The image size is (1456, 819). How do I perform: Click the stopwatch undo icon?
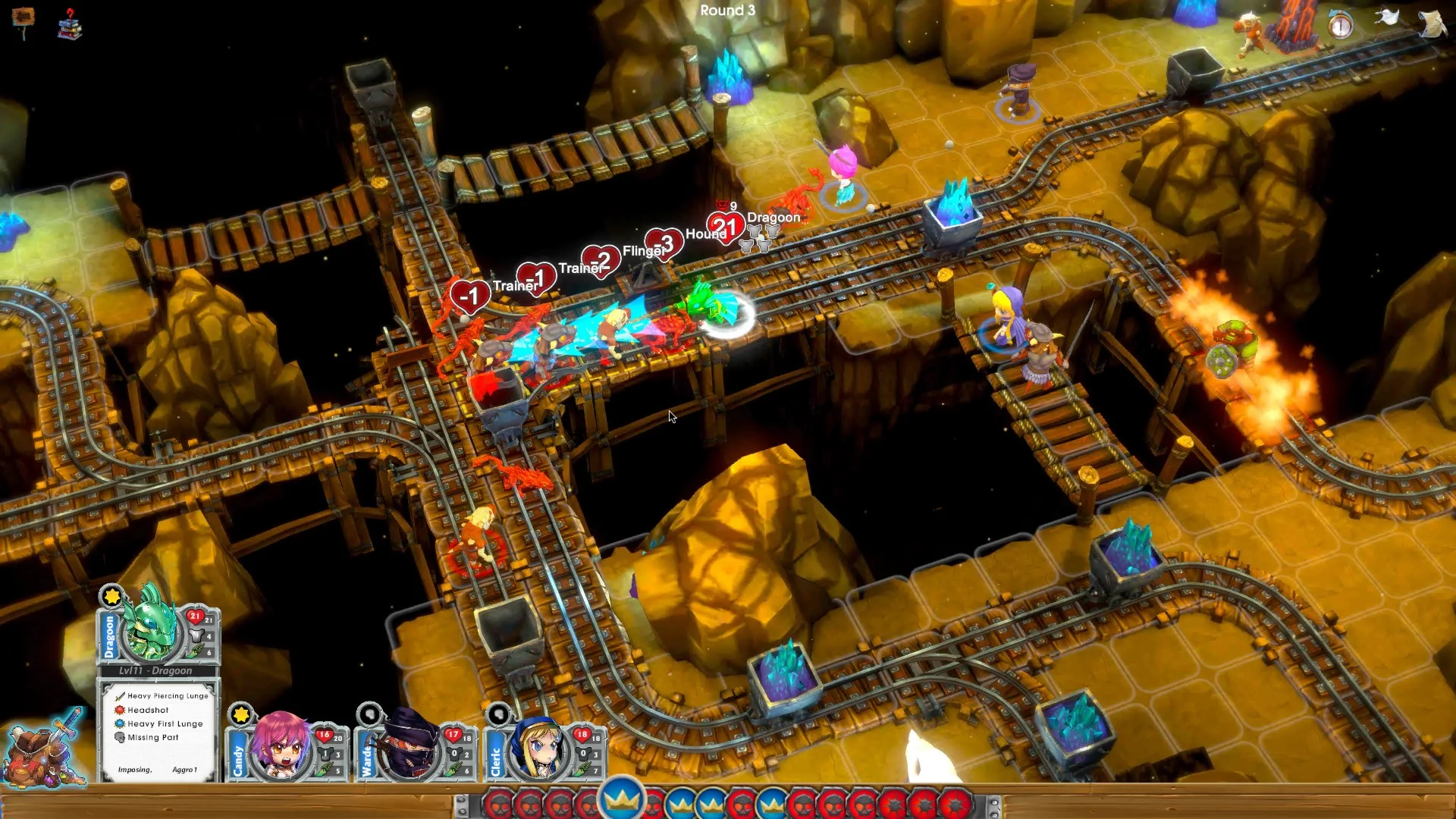tap(1340, 26)
